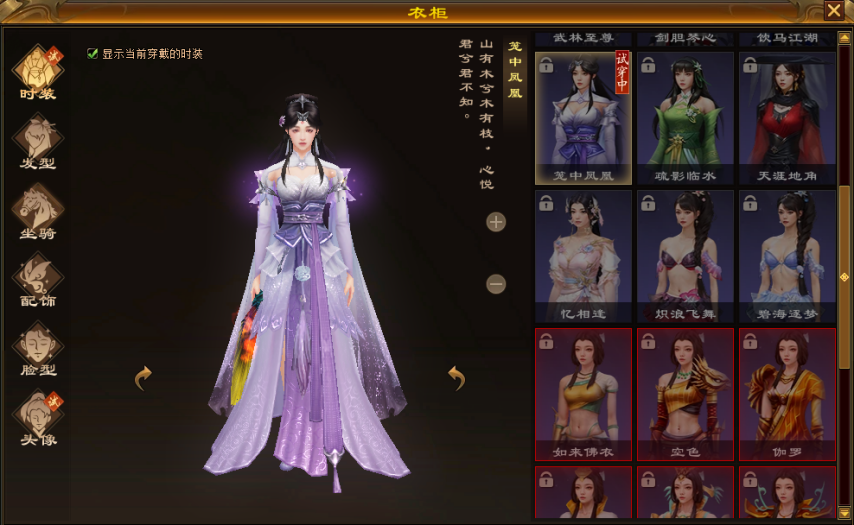Close the wardrobe window
The image size is (854, 525).
tap(833, 10)
